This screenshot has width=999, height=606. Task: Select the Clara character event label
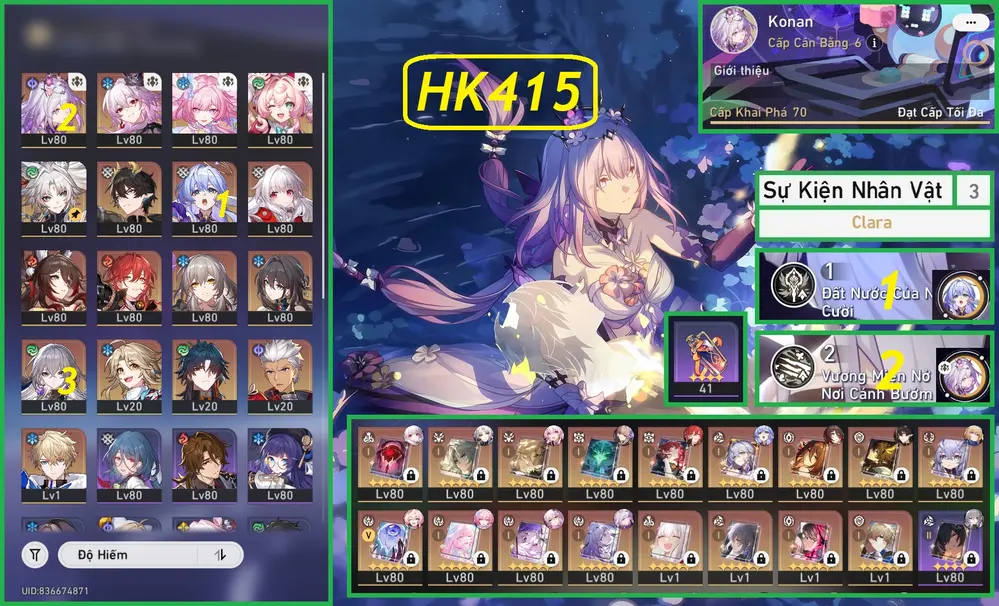[871, 222]
